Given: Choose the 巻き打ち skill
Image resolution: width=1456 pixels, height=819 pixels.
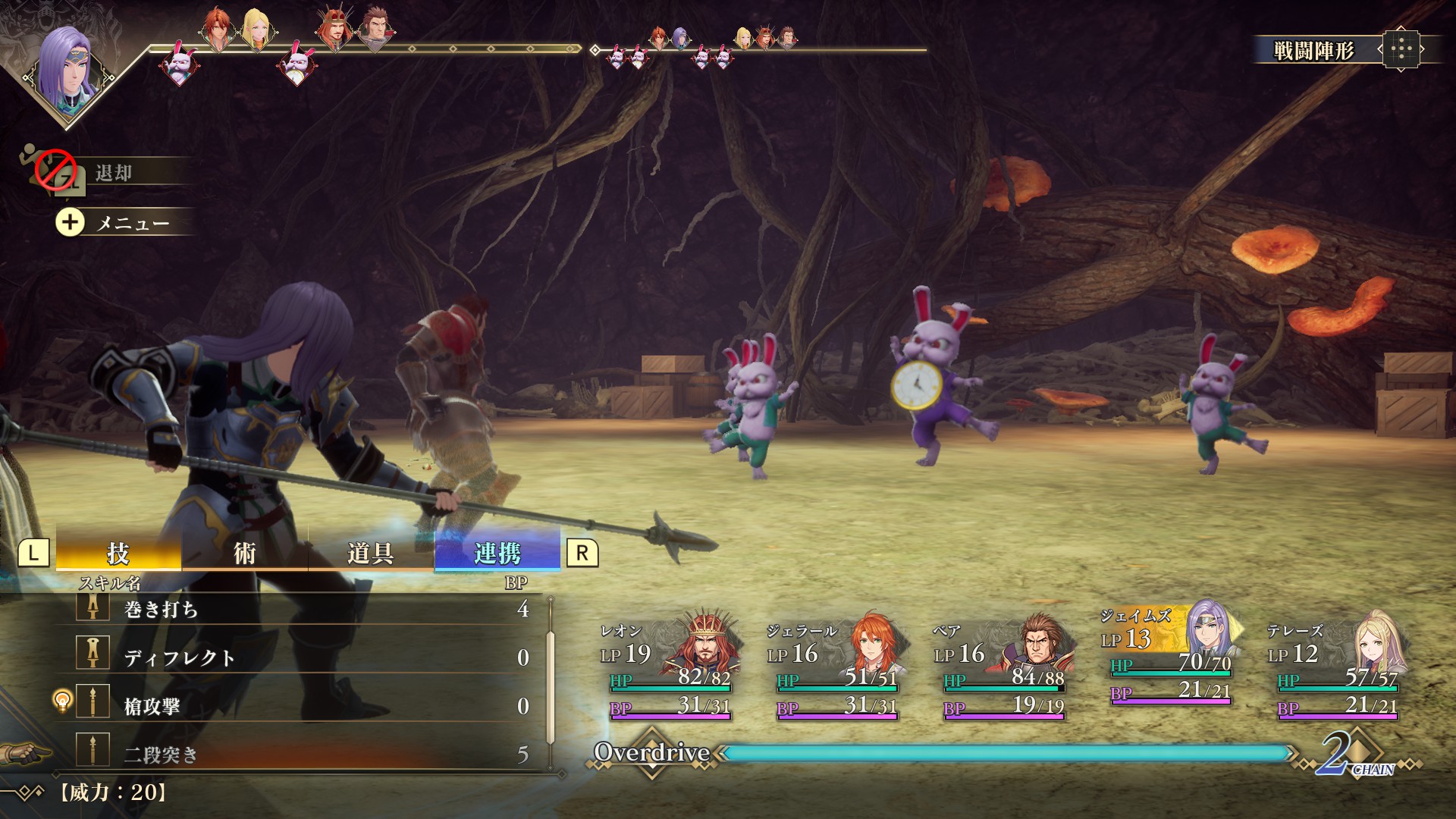Looking at the screenshot, I should [x=303, y=609].
